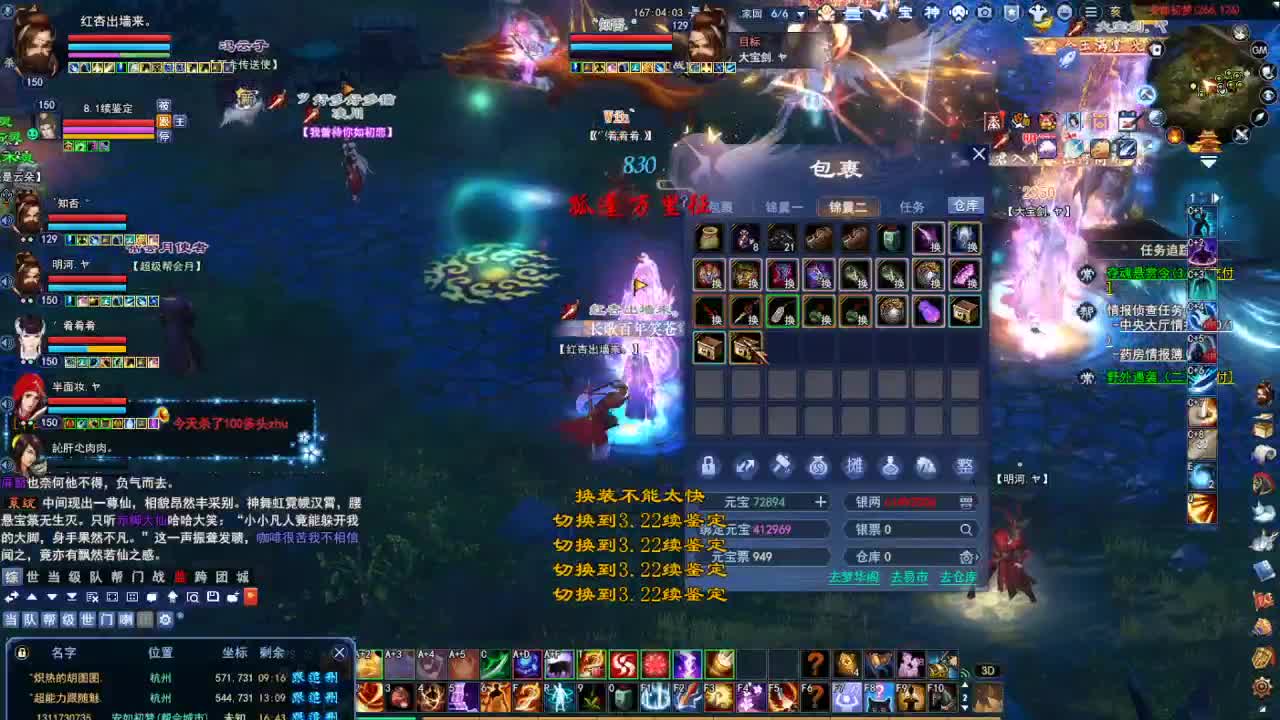Expand the arrow next to 仓库 0

[x=977, y=557]
